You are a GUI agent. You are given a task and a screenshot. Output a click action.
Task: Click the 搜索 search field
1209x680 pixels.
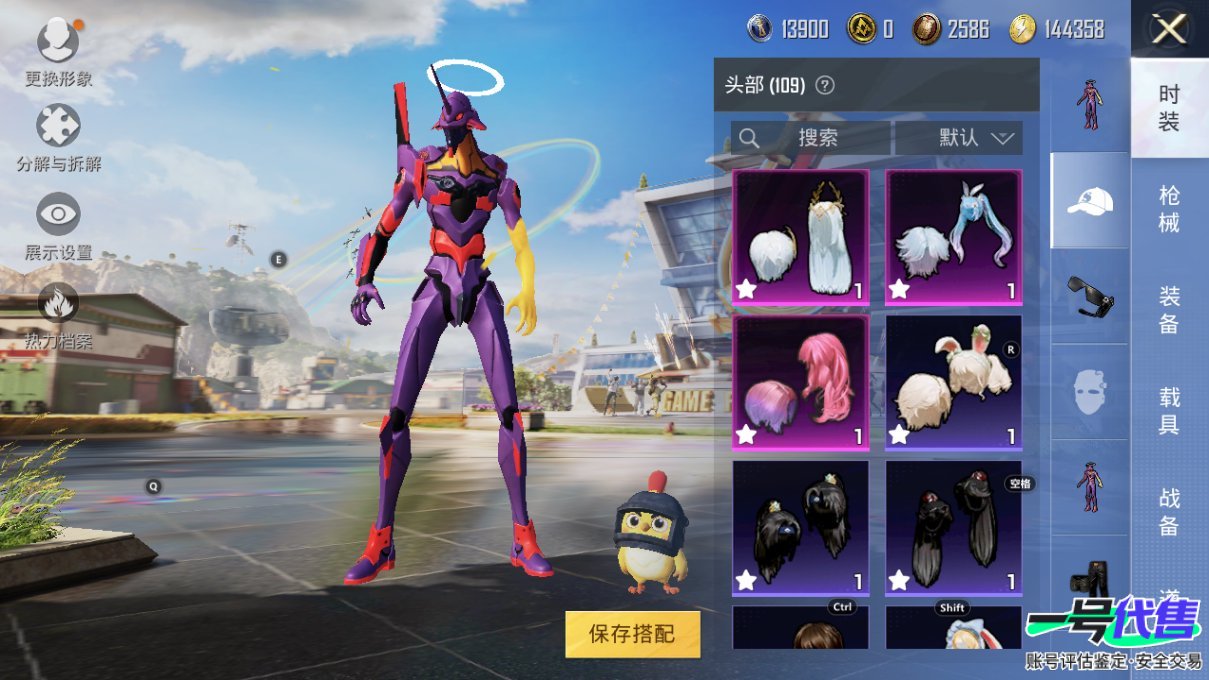click(x=811, y=138)
